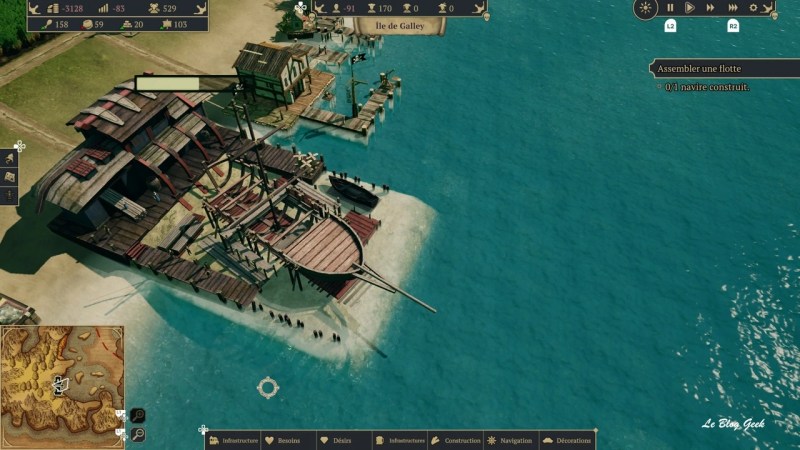The image size is (800, 450).
Task: Show the Décorations menu
Action: click(567, 440)
